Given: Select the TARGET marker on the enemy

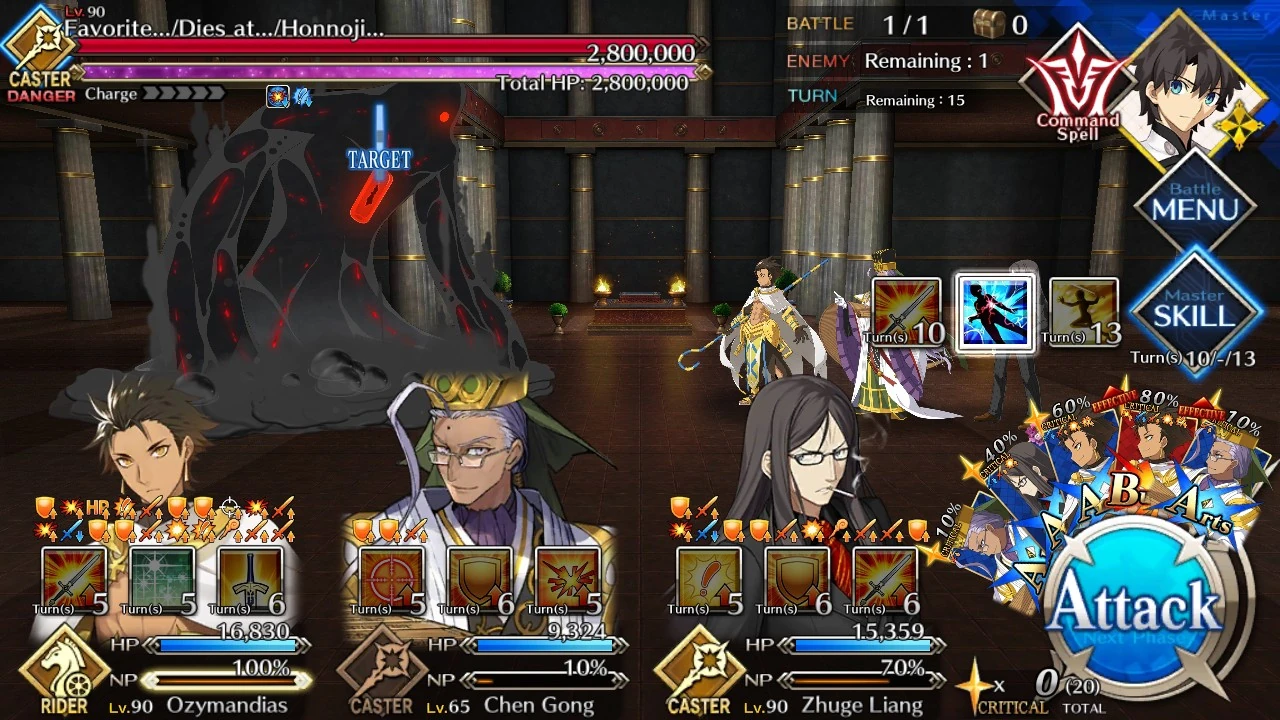Looking at the screenshot, I should pyautogui.click(x=378, y=157).
